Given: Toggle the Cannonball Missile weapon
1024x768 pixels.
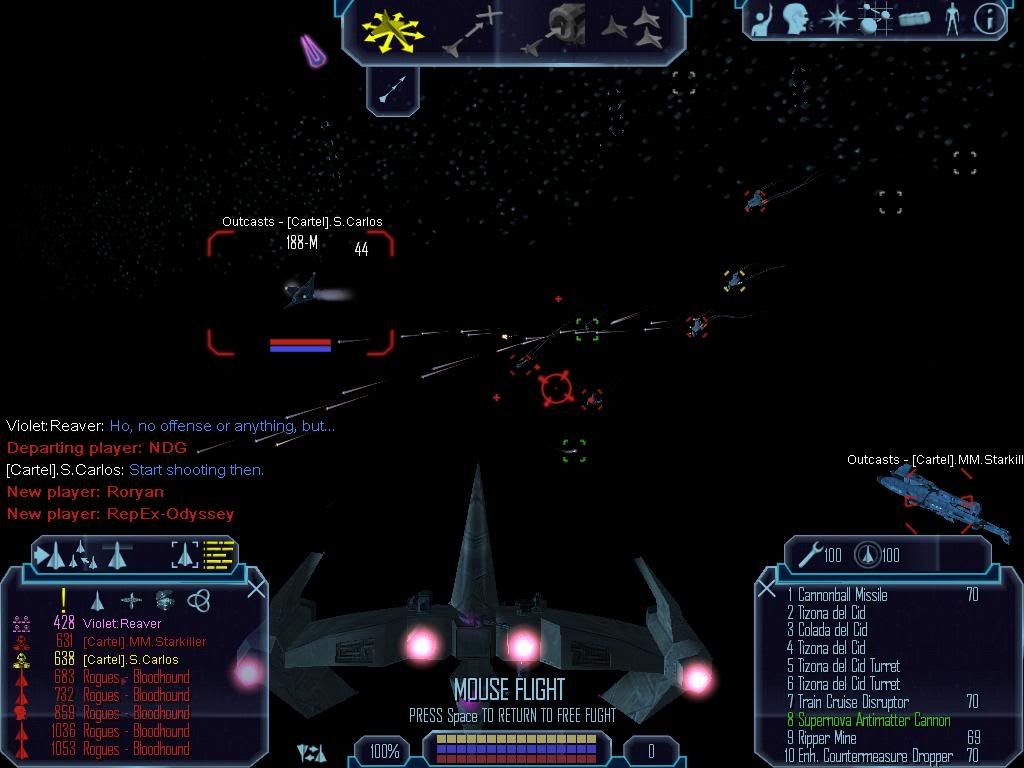Looking at the screenshot, I should [837, 595].
